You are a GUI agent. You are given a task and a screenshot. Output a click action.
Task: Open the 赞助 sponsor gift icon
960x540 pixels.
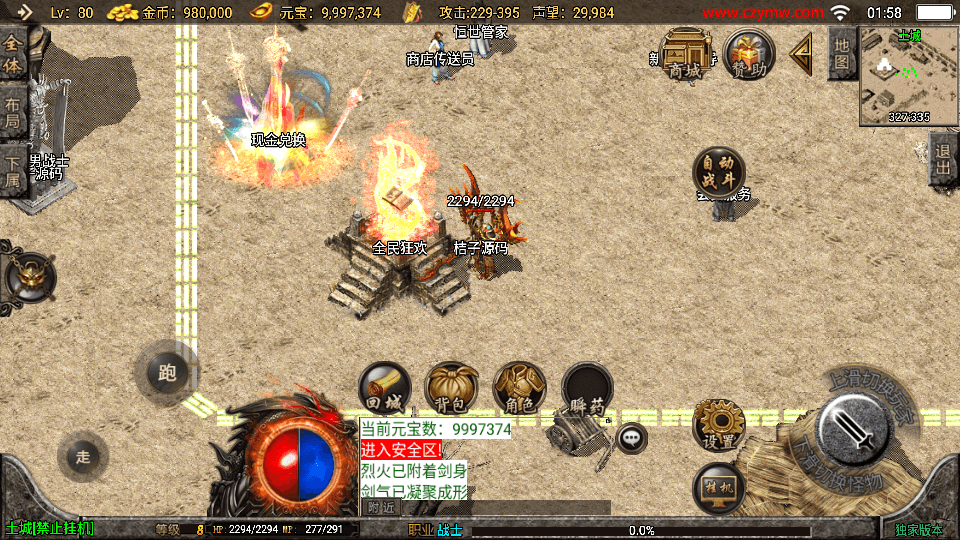[749, 54]
